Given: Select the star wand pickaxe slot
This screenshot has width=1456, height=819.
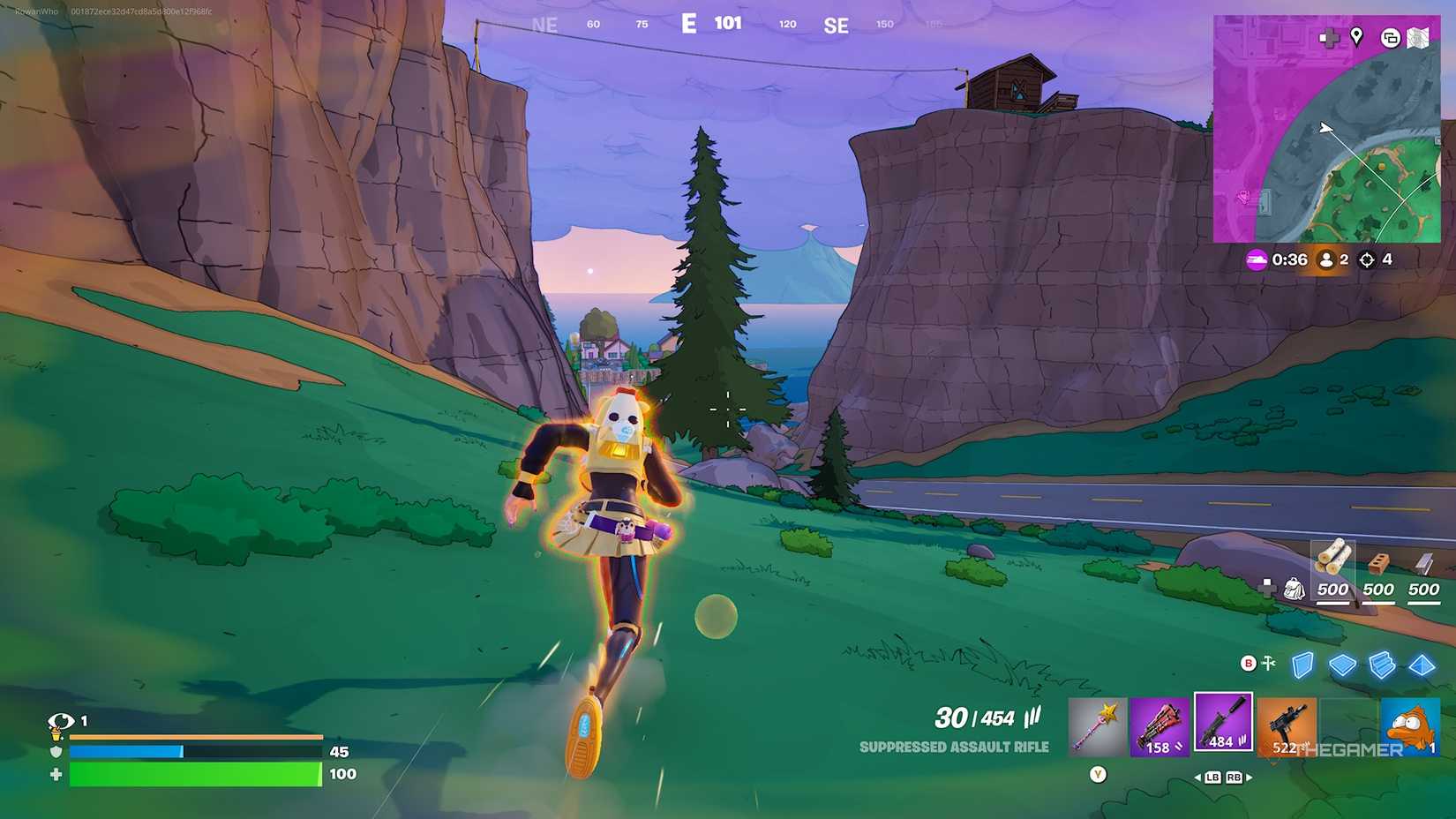Looking at the screenshot, I should pyautogui.click(x=1097, y=724).
